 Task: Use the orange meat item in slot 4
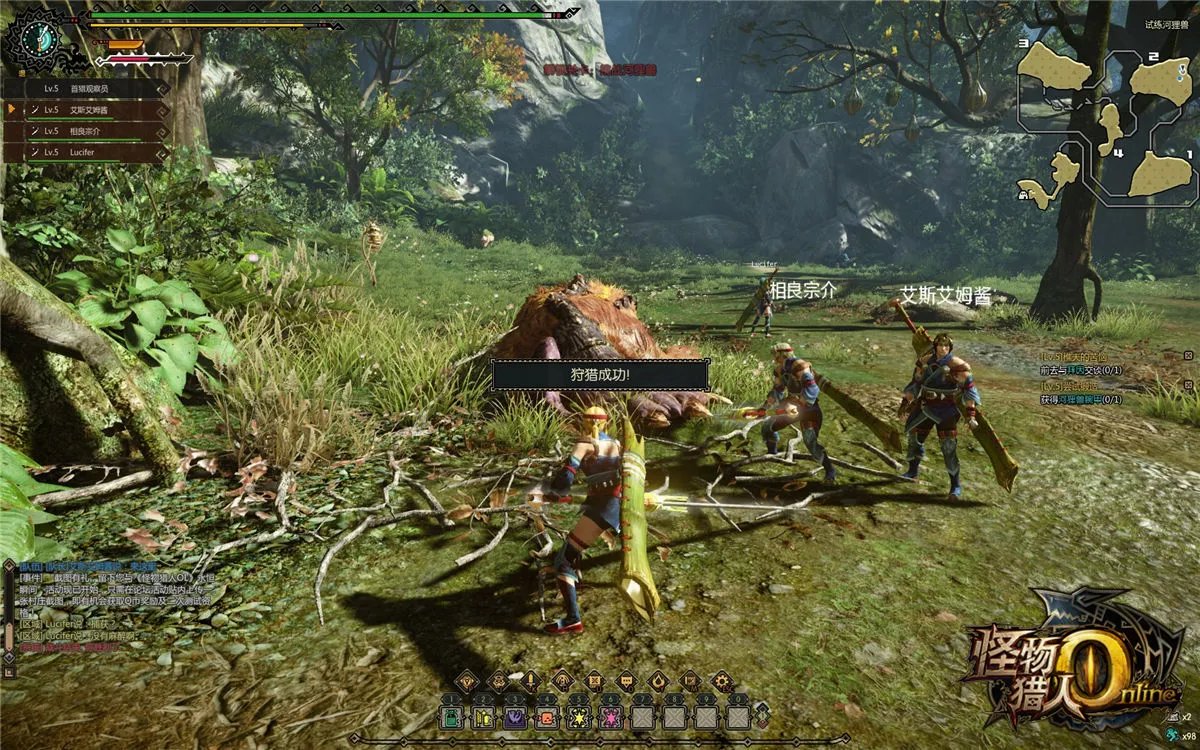point(546,717)
